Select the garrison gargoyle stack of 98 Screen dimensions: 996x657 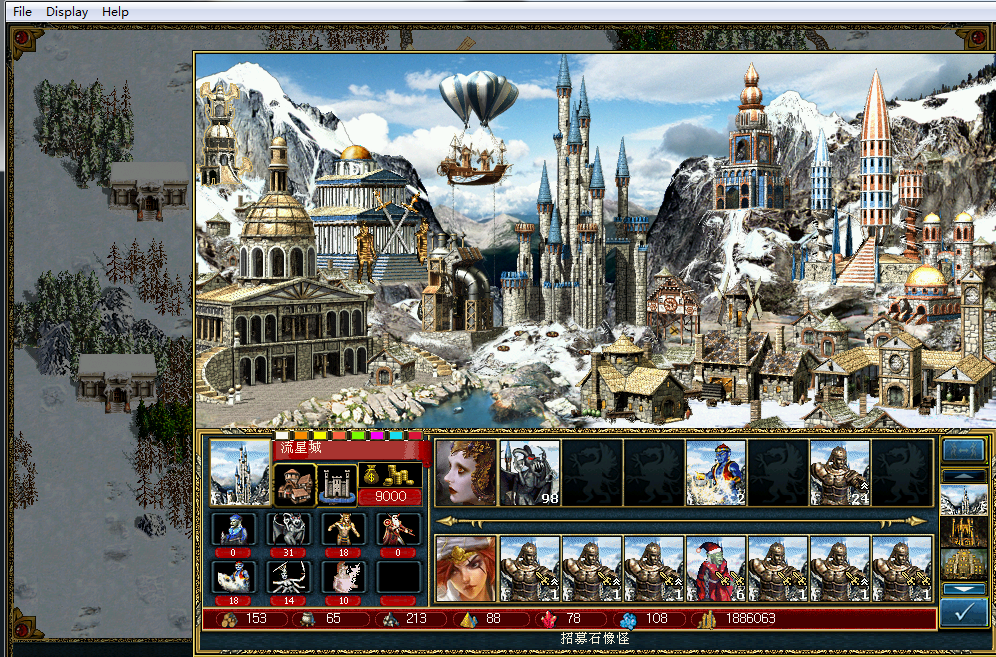pos(530,472)
